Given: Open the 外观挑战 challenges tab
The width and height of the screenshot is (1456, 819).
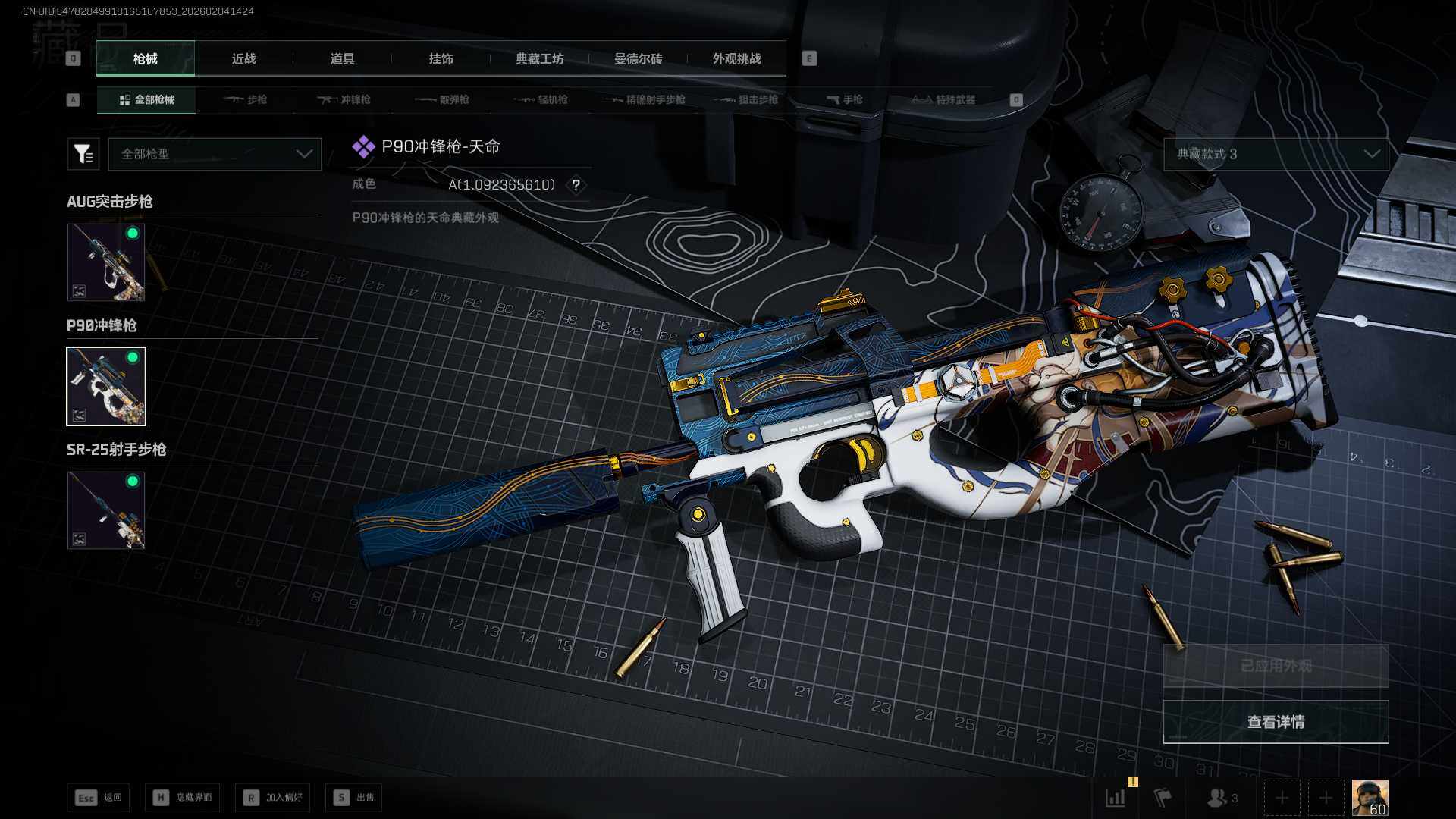Looking at the screenshot, I should click(736, 59).
